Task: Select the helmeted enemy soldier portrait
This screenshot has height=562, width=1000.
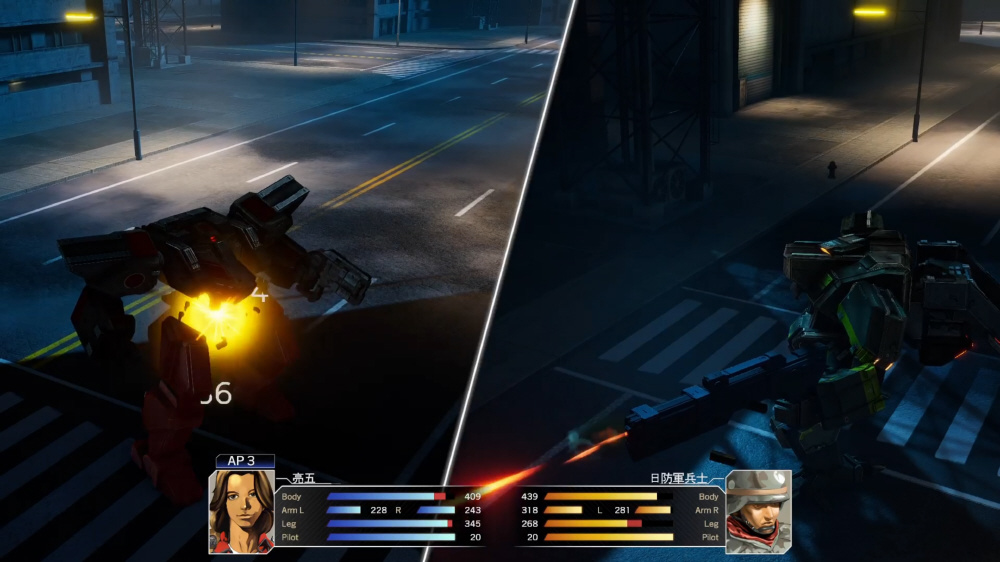Action: pos(758,511)
